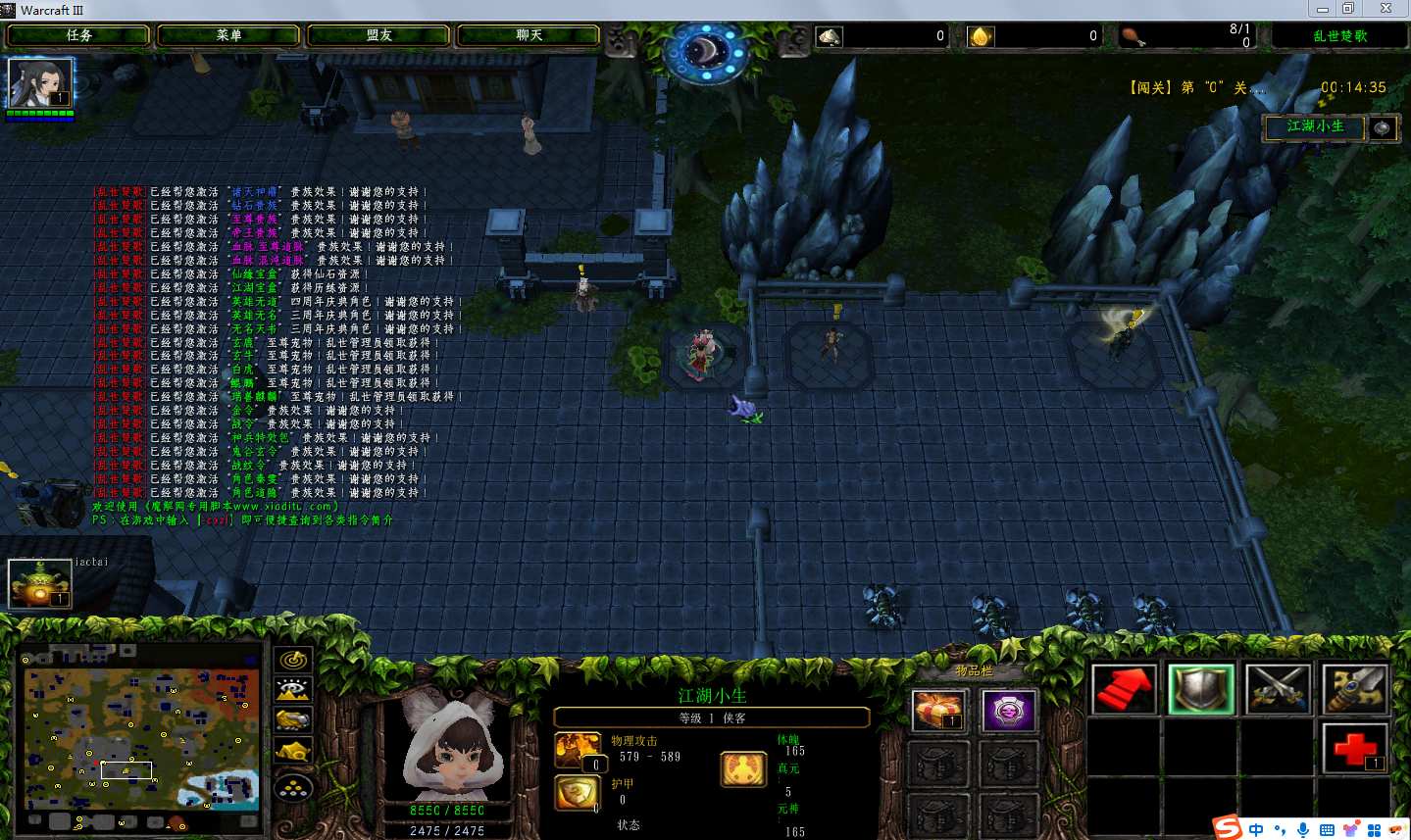This screenshot has height=840, width=1411.
Task: Click the character face portrait in bottom panel
Action: click(448, 745)
